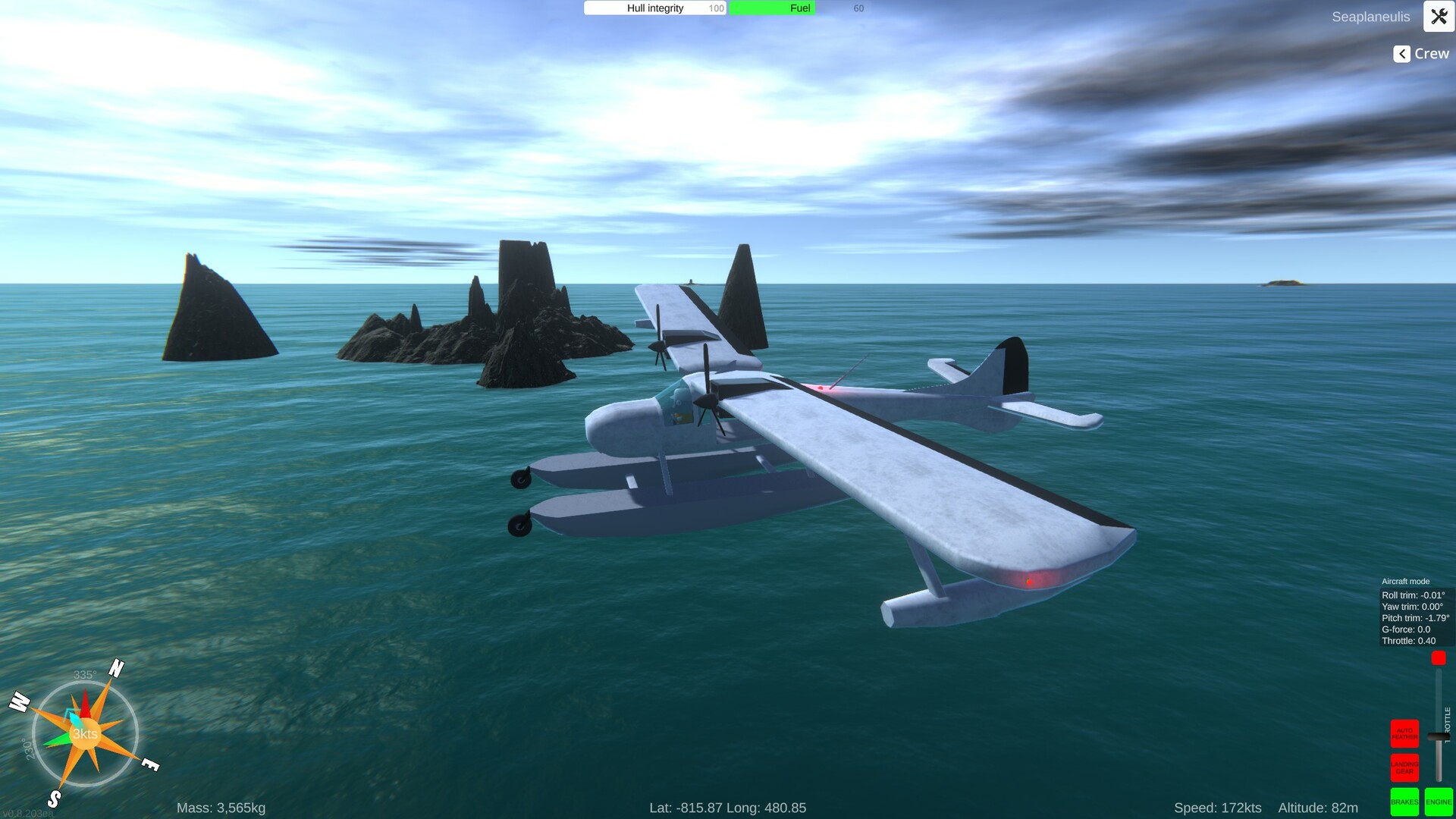1456x819 pixels.
Task: Disable the BRAKES
Action: (1404, 802)
